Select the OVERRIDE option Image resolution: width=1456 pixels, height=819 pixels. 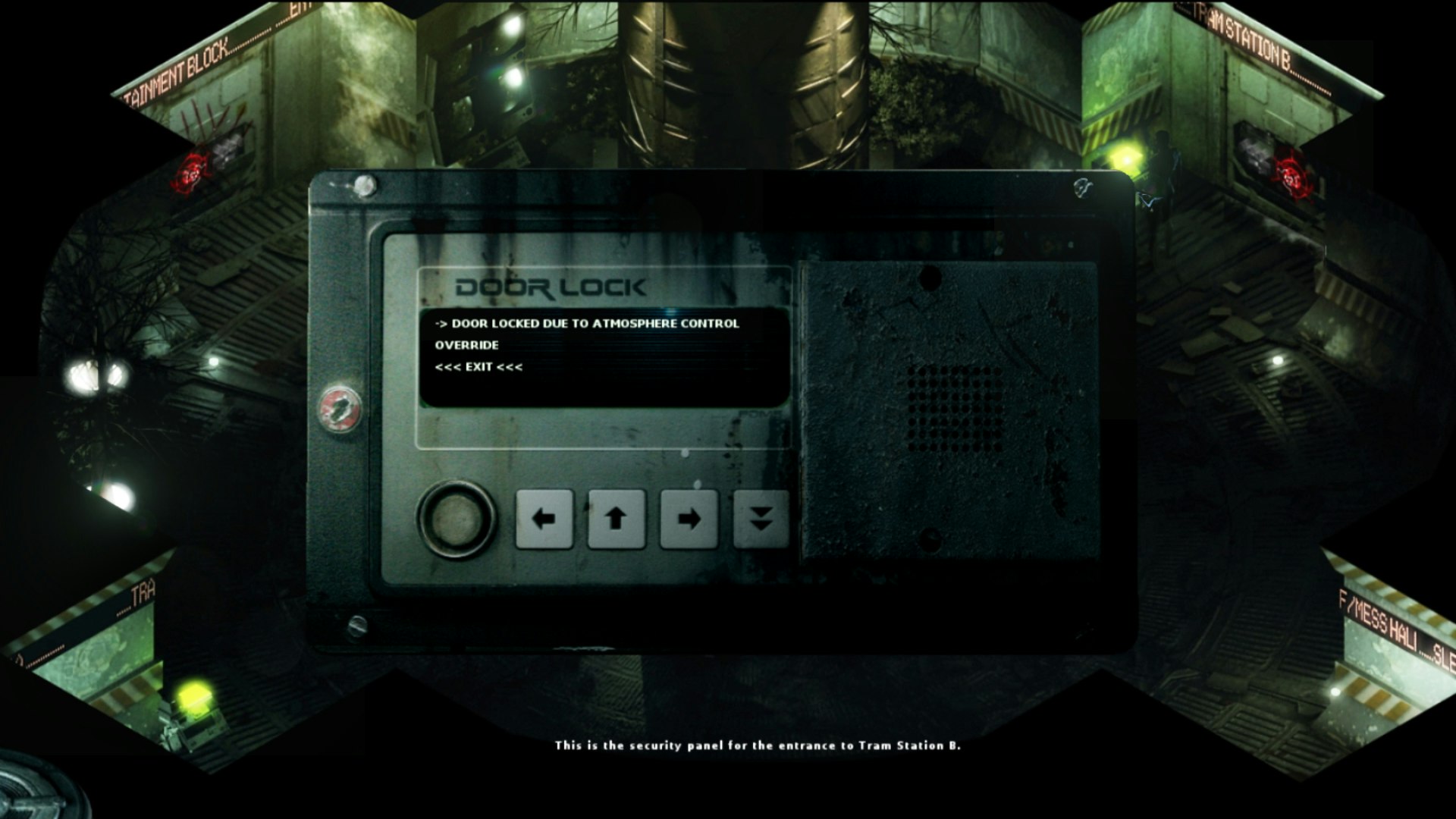click(x=466, y=345)
